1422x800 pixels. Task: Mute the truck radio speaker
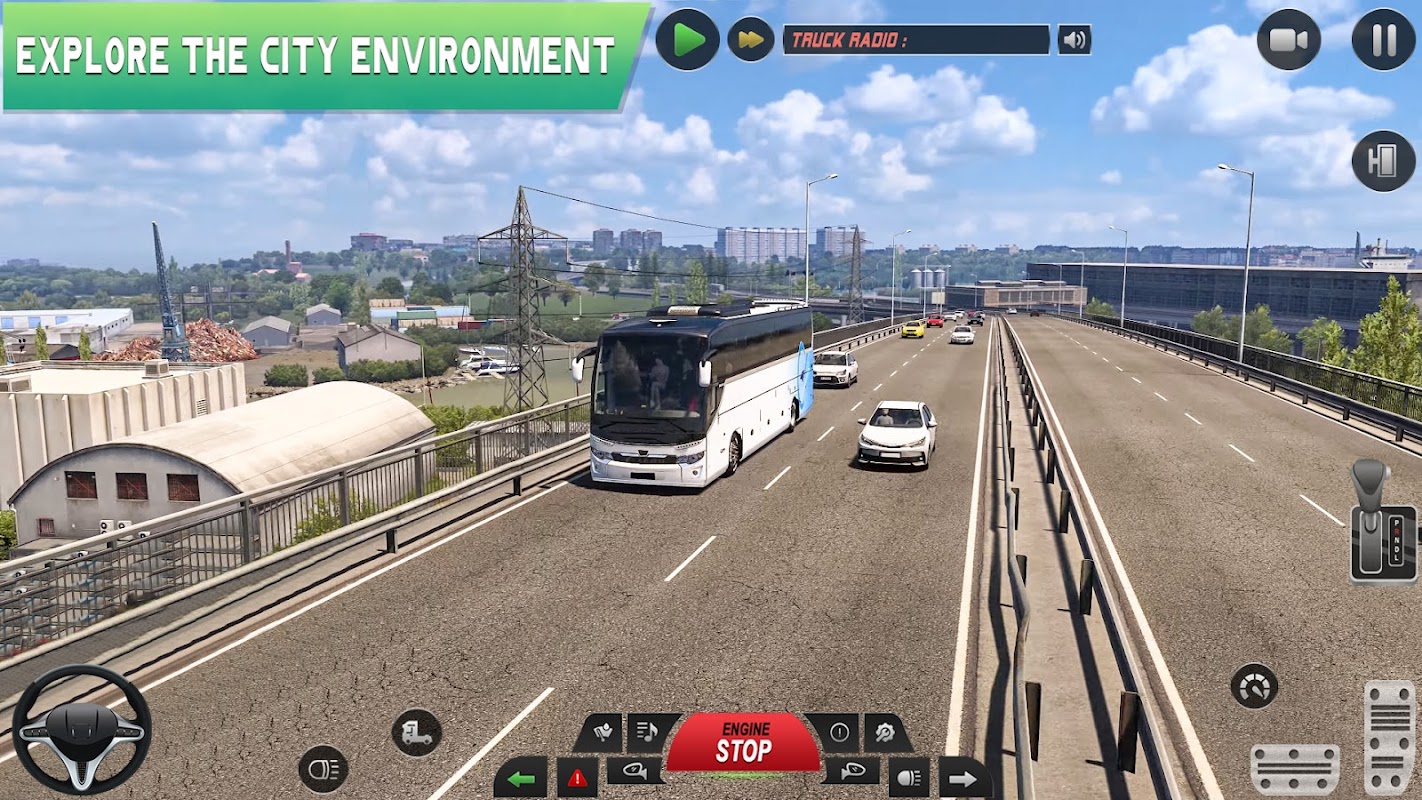point(1074,40)
